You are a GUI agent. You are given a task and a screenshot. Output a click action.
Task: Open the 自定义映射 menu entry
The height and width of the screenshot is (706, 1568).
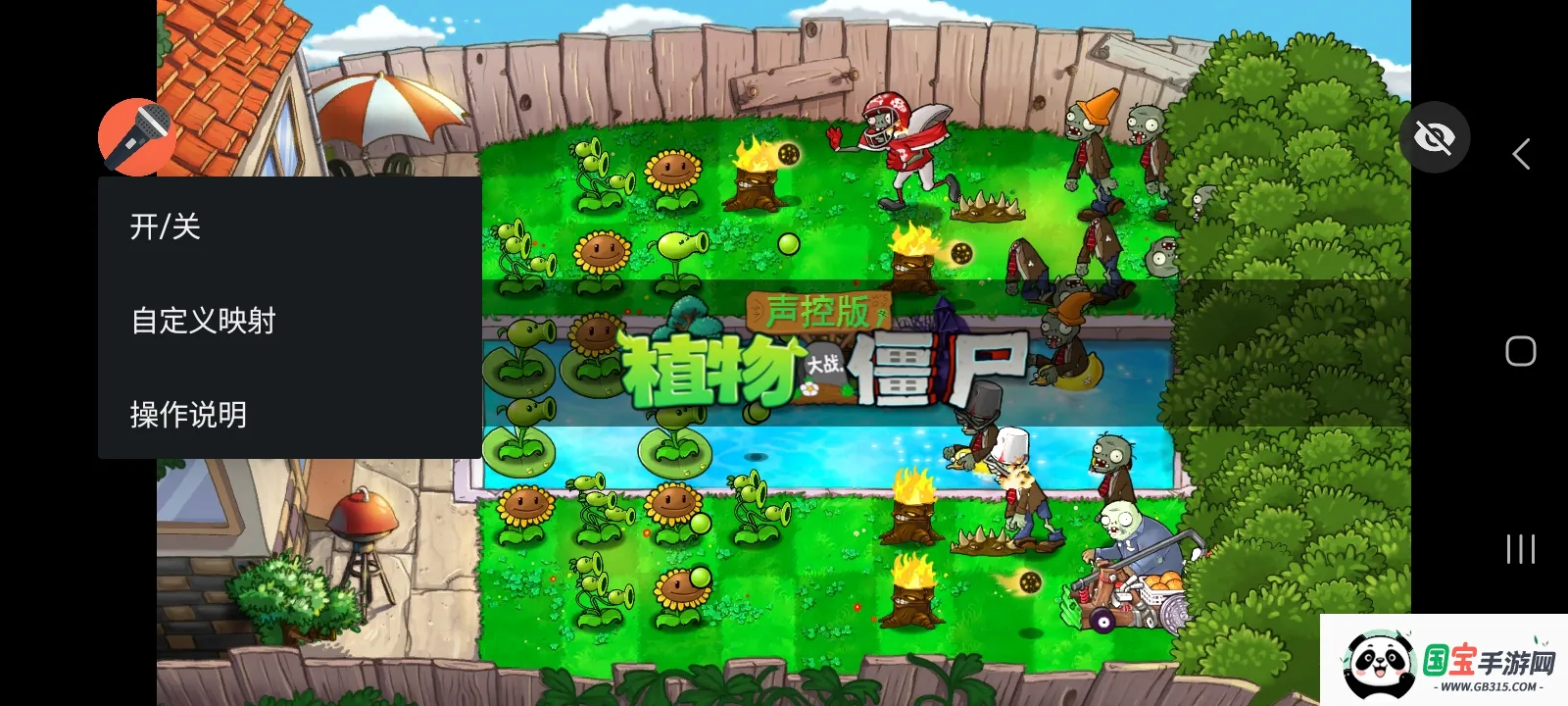pyautogui.click(x=203, y=320)
